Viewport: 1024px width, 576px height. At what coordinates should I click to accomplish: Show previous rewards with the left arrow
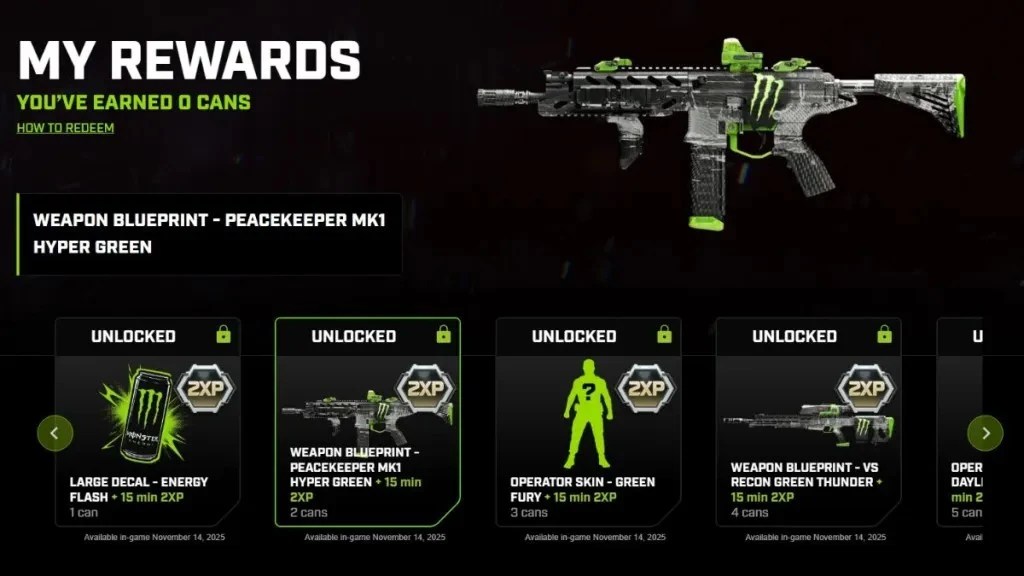coord(55,433)
